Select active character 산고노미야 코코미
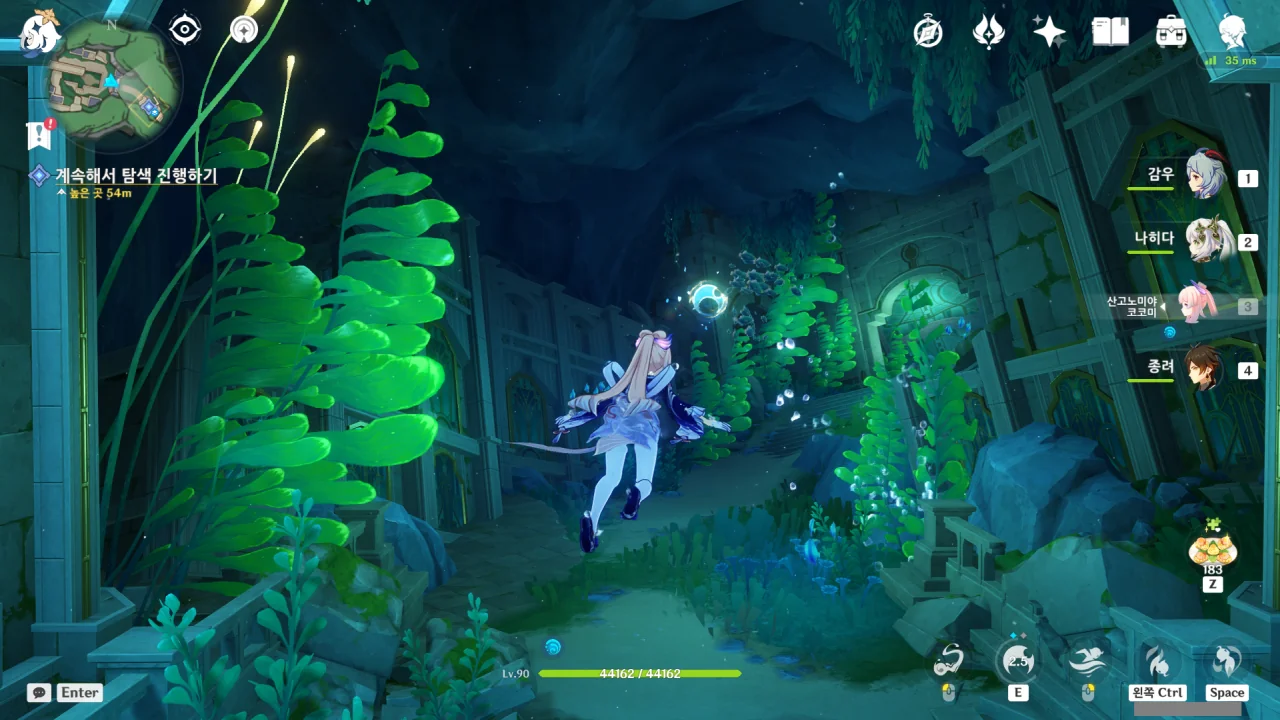The height and width of the screenshot is (720, 1280). [1195, 304]
